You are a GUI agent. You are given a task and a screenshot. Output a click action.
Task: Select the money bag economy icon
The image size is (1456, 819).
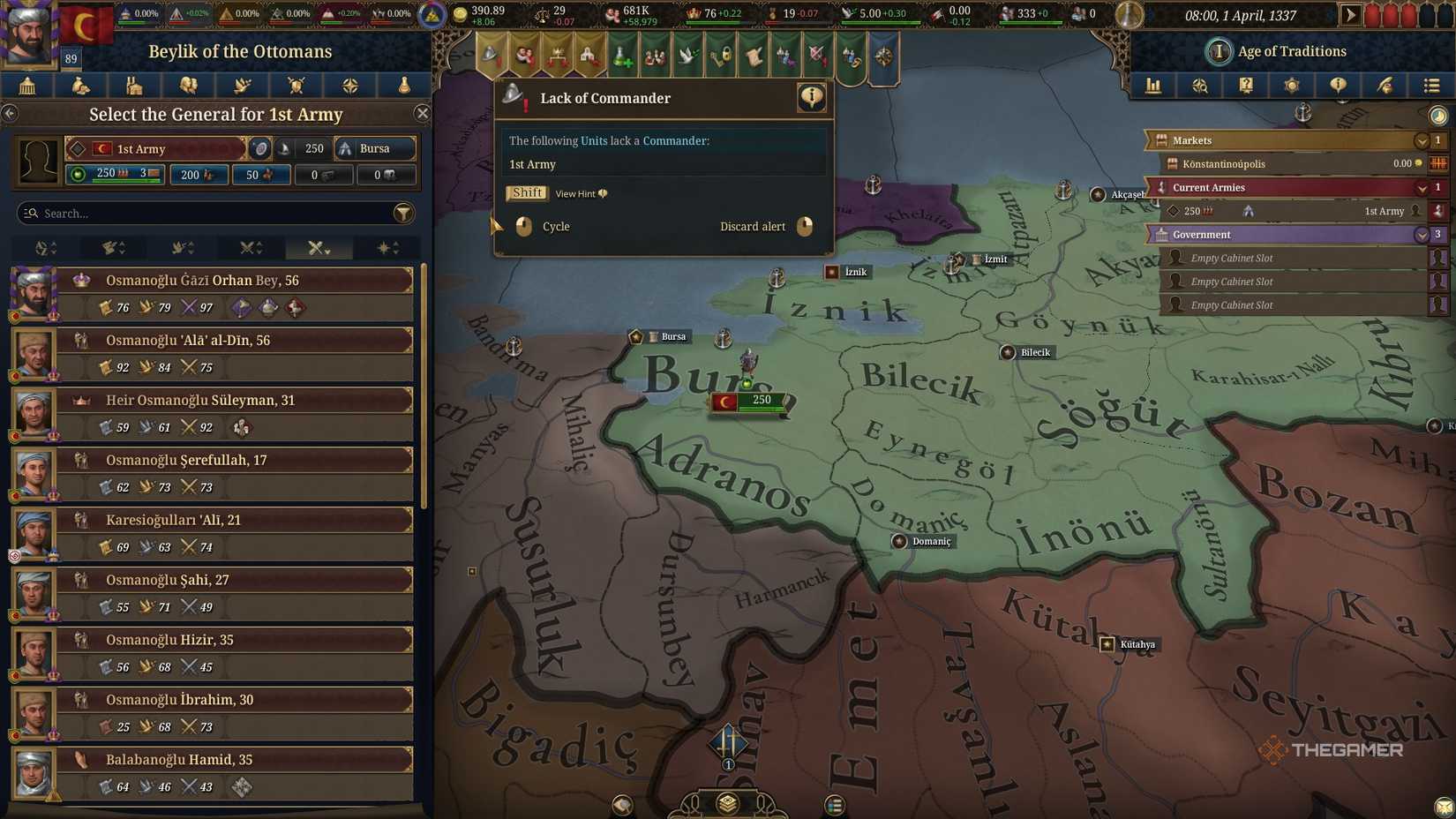coord(80,86)
